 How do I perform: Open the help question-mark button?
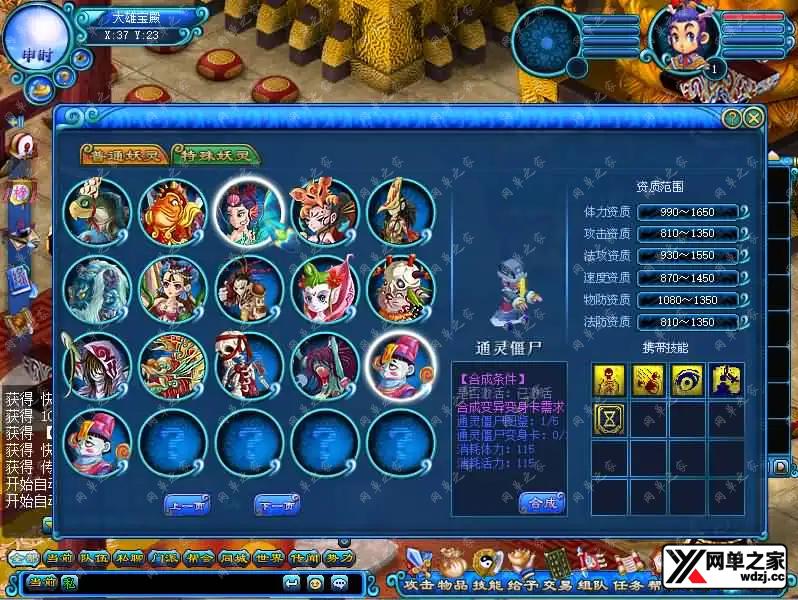pos(732,118)
